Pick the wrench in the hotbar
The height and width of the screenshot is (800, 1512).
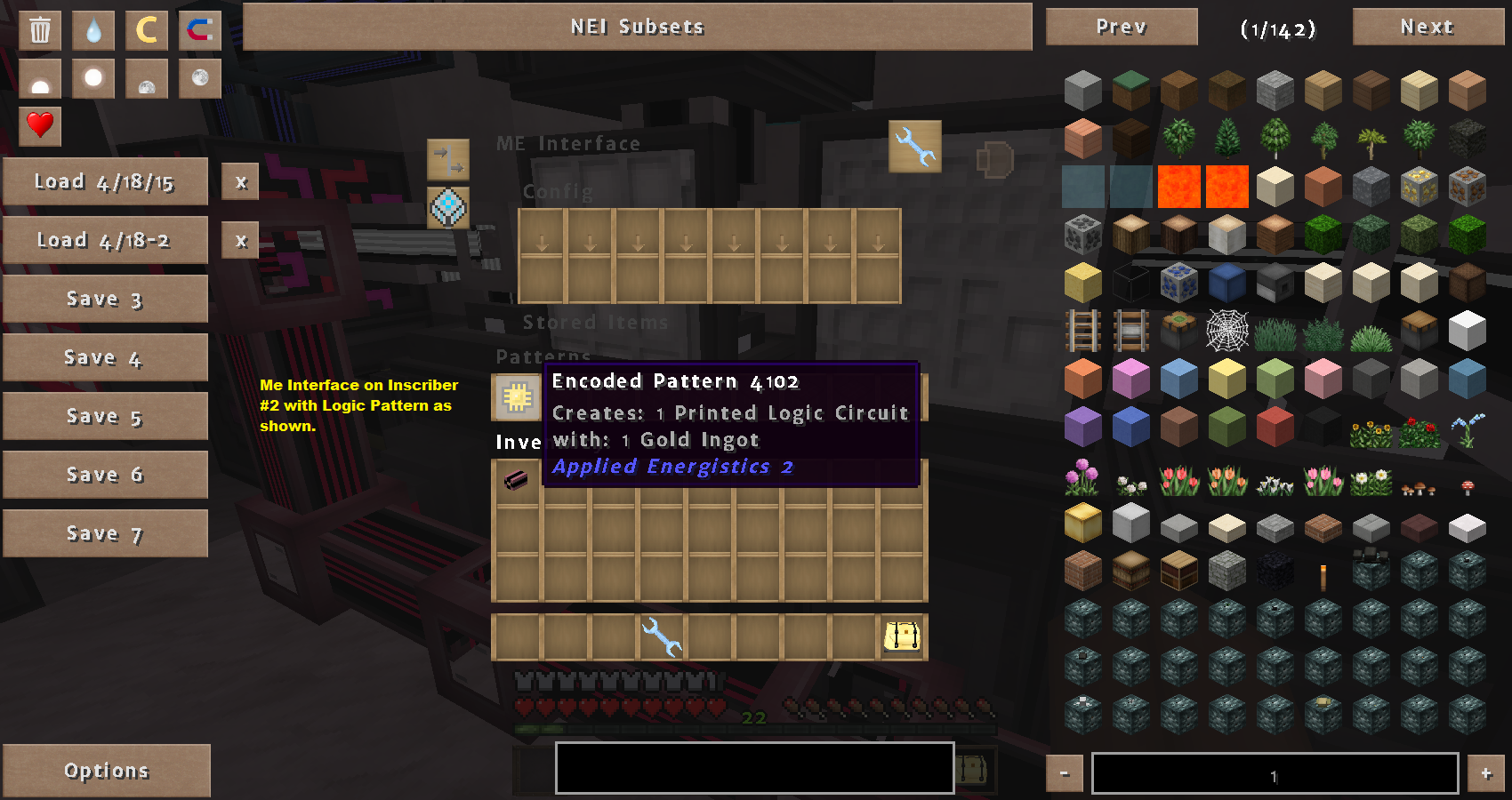pos(661,636)
